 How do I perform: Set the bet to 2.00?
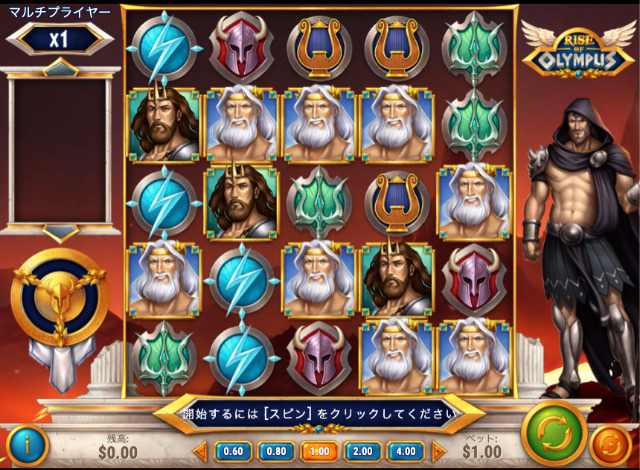pos(363,451)
